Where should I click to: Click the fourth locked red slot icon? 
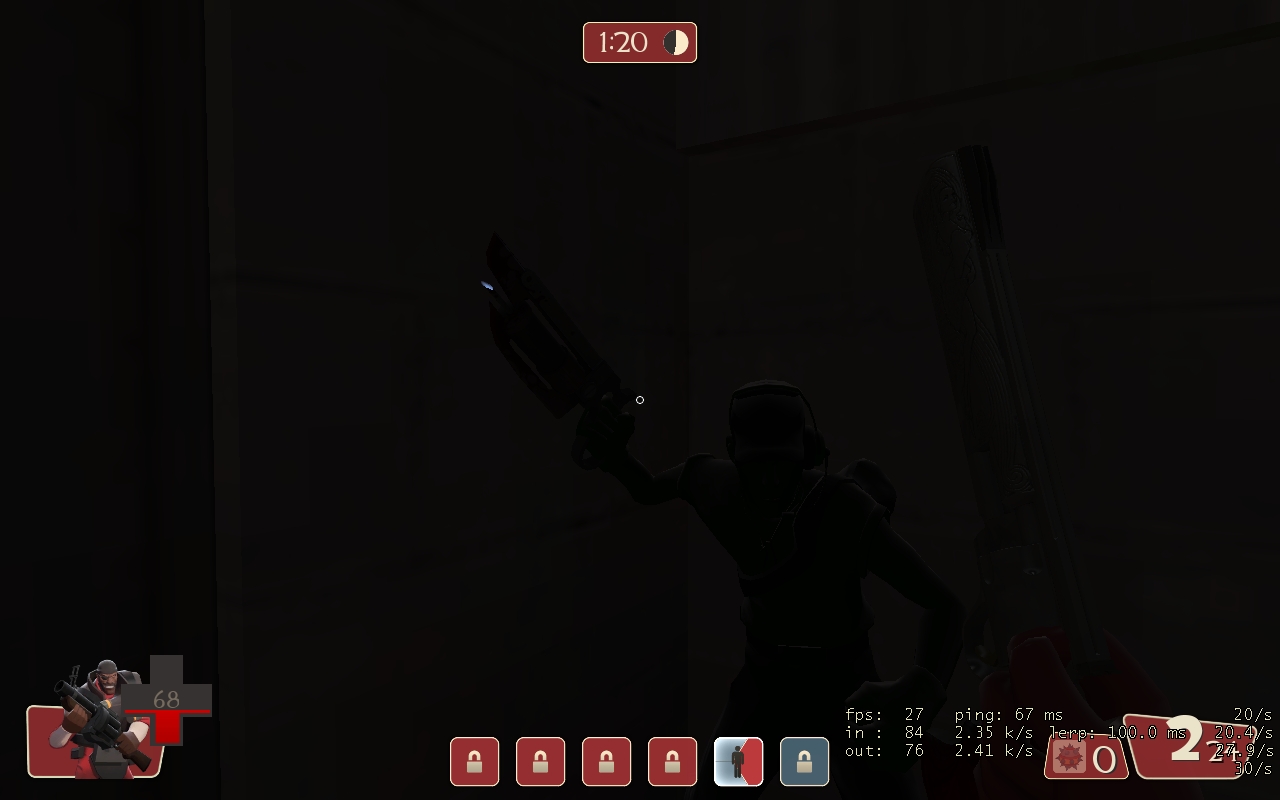click(672, 761)
